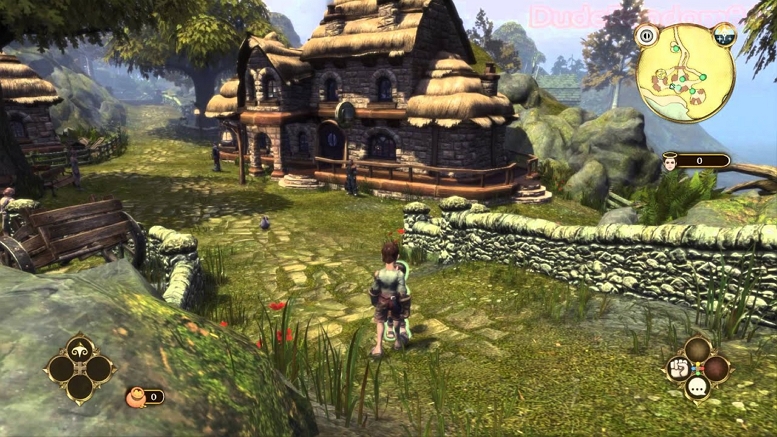Click the halo face renown icon
This screenshot has width=777, height=437.
tap(668, 161)
